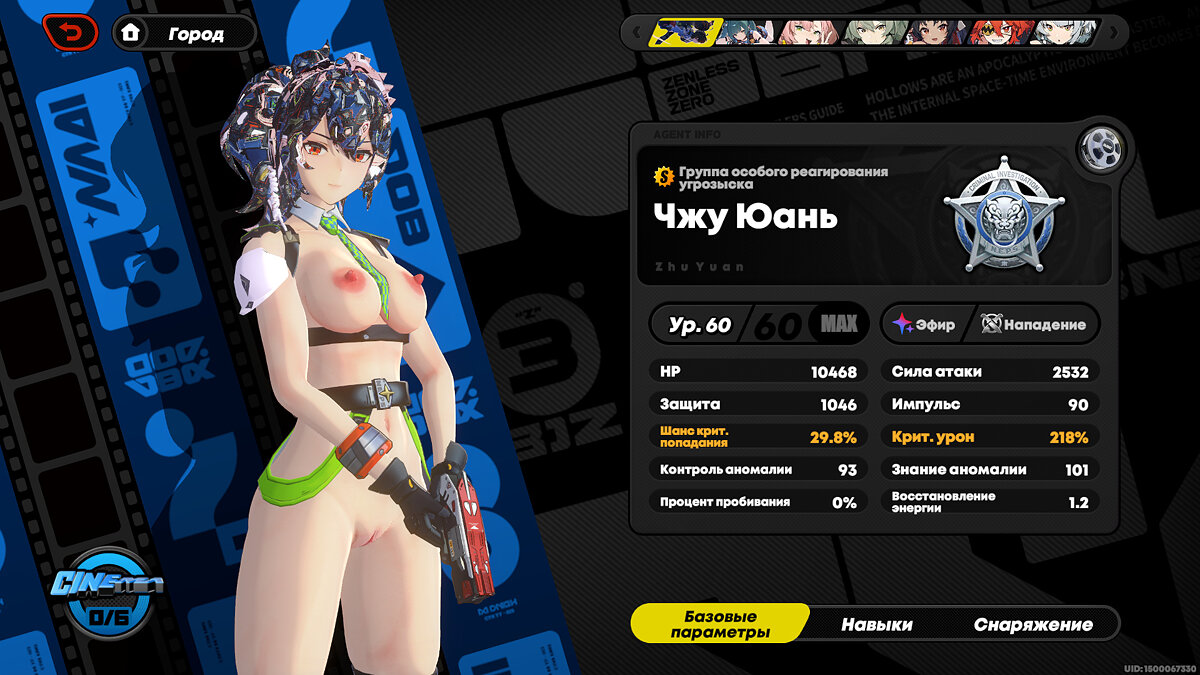Switch to the white-haired agent portrait
1200x675 pixels.
[x=1064, y=33]
